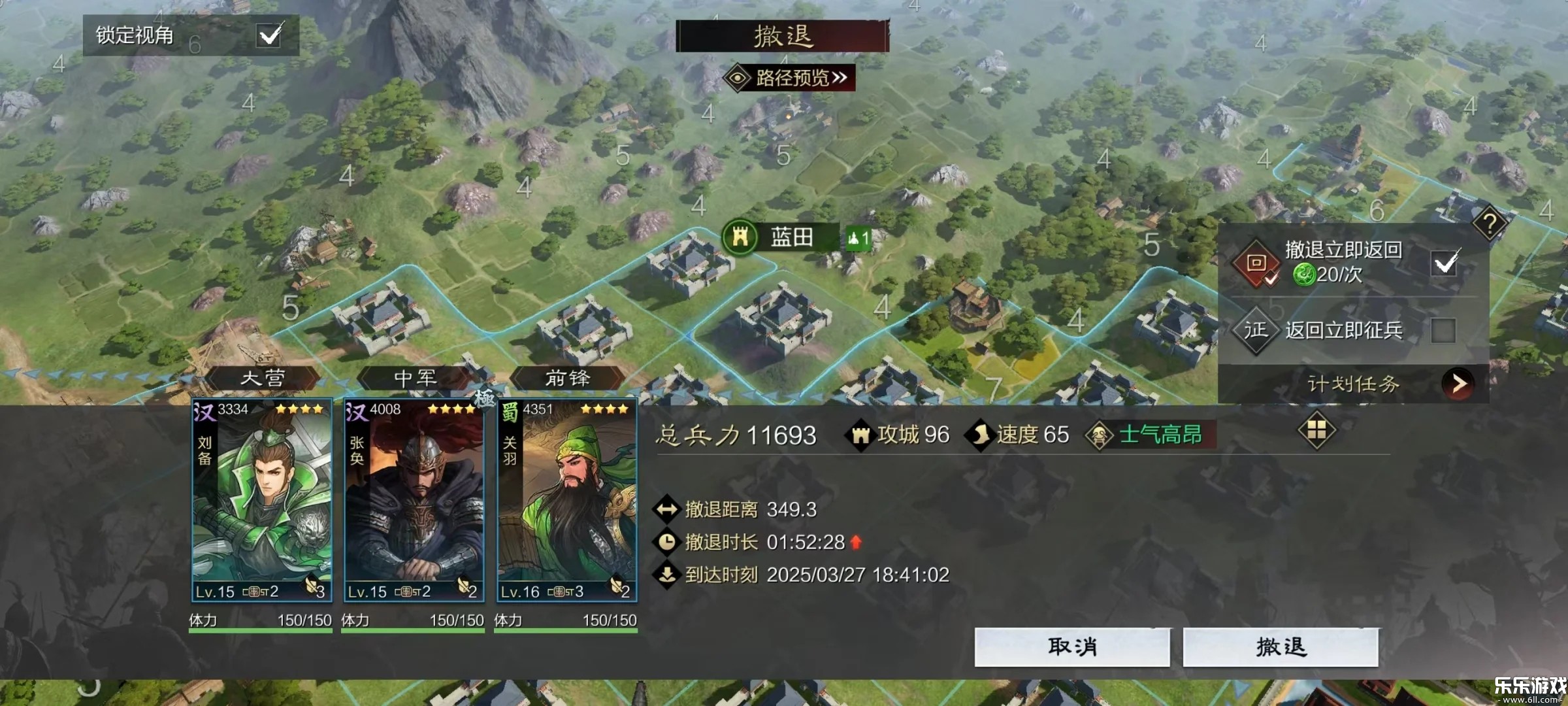This screenshot has height=706, width=1568.
Task: Click the 攻城 siege stat icon
Action: 862,434
